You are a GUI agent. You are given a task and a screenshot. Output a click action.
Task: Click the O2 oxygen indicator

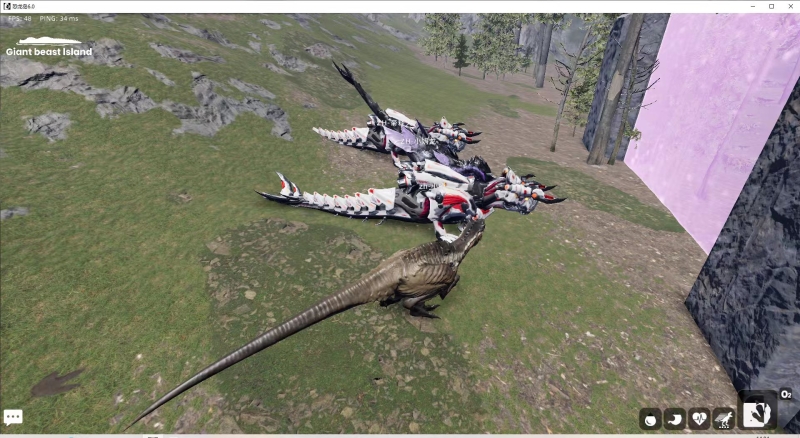pyautogui.click(x=786, y=395)
